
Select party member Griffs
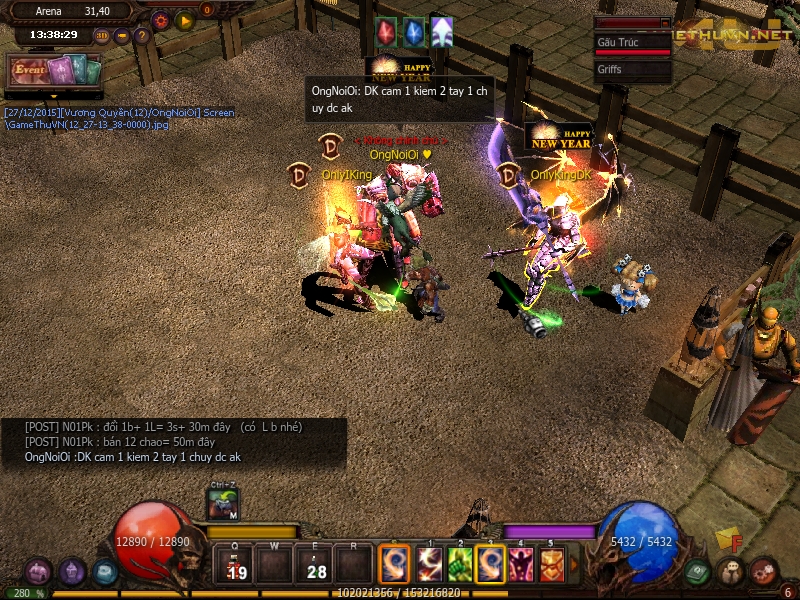[x=632, y=69]
